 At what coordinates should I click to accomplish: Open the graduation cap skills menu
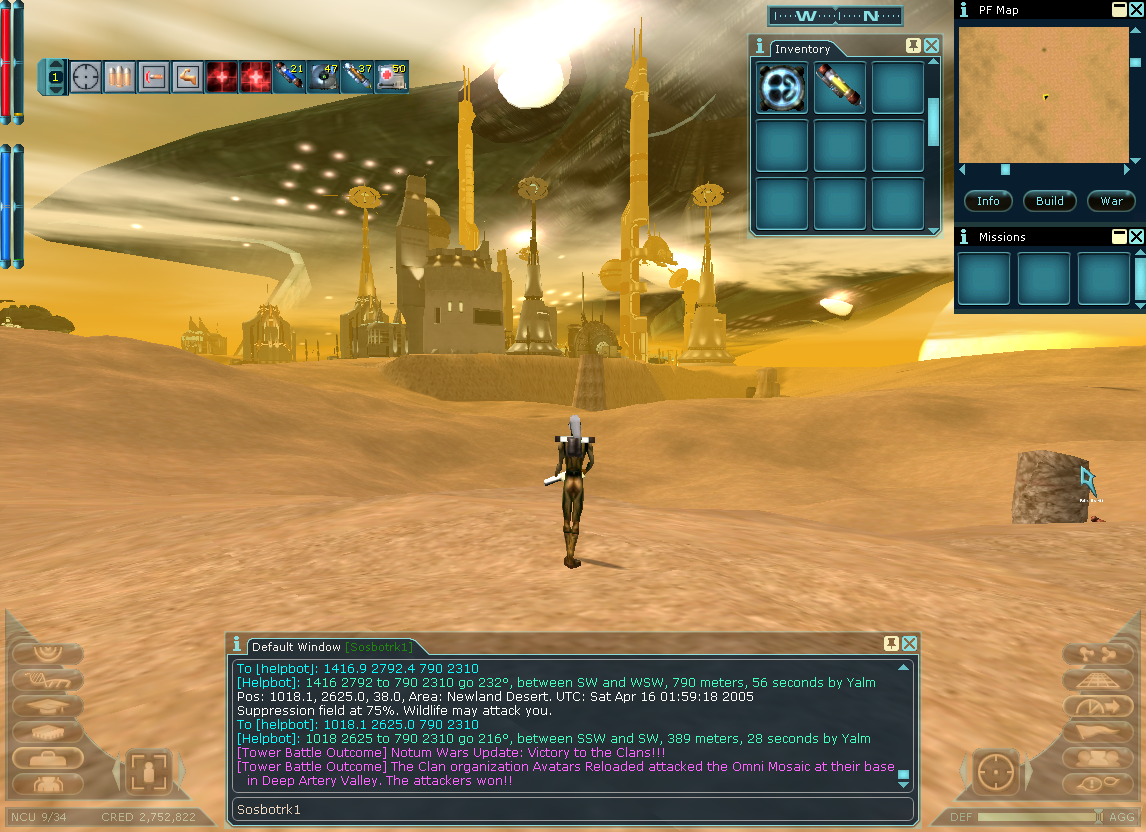point(46,706)
